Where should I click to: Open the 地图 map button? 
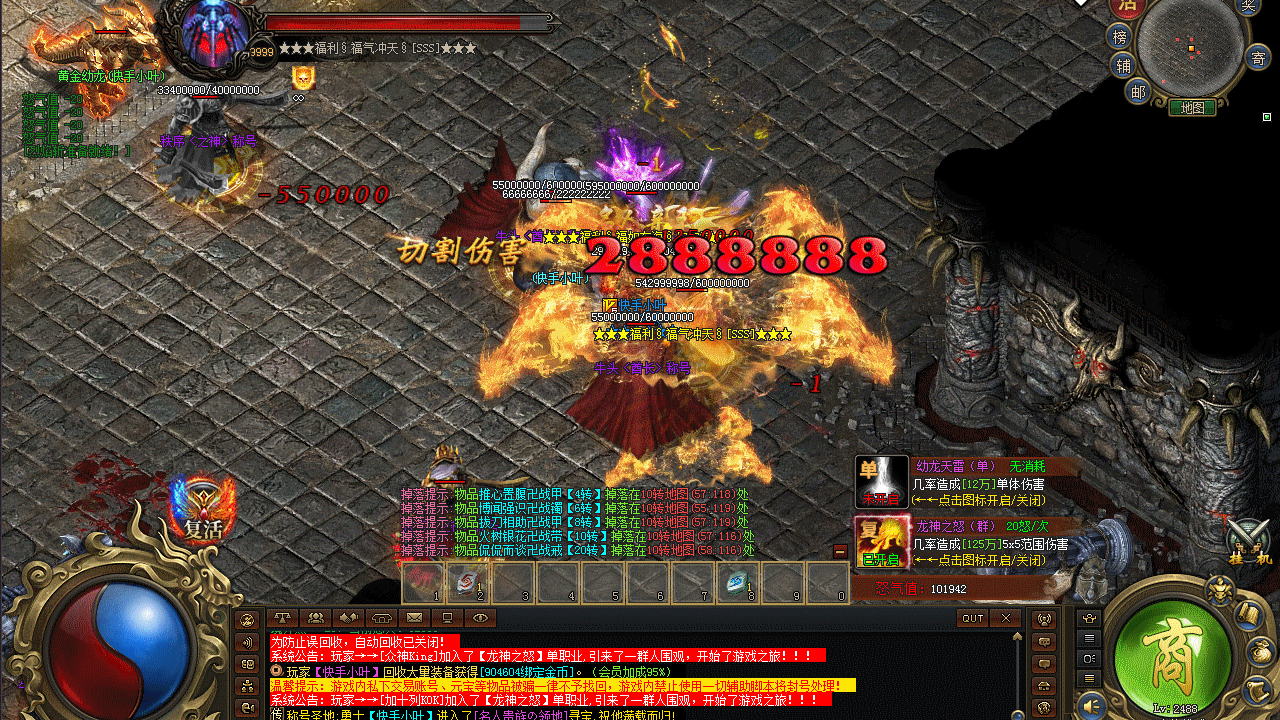coord(1192,107)
